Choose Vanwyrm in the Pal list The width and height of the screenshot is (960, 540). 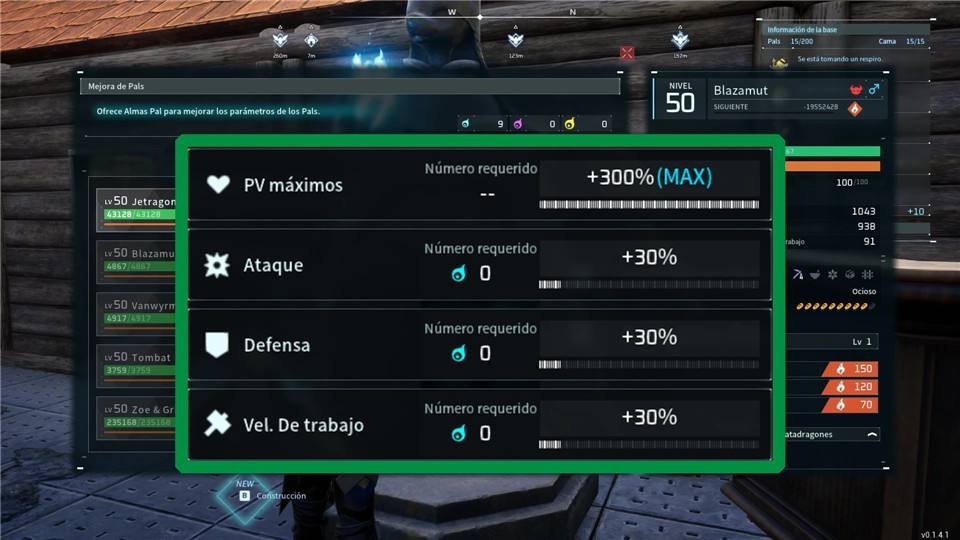click(136, 311)
